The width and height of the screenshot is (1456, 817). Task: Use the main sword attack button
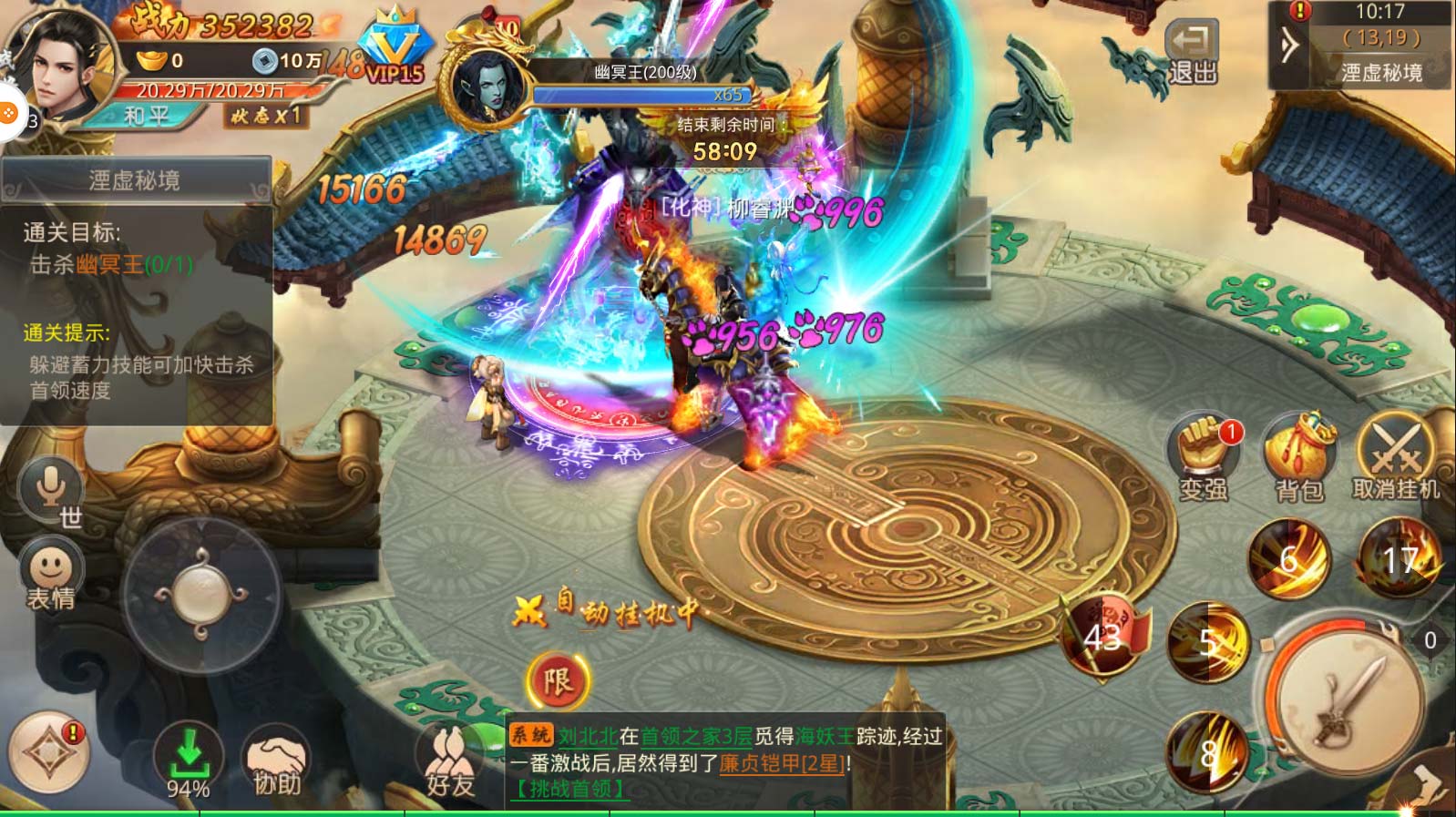(1347, 702)
